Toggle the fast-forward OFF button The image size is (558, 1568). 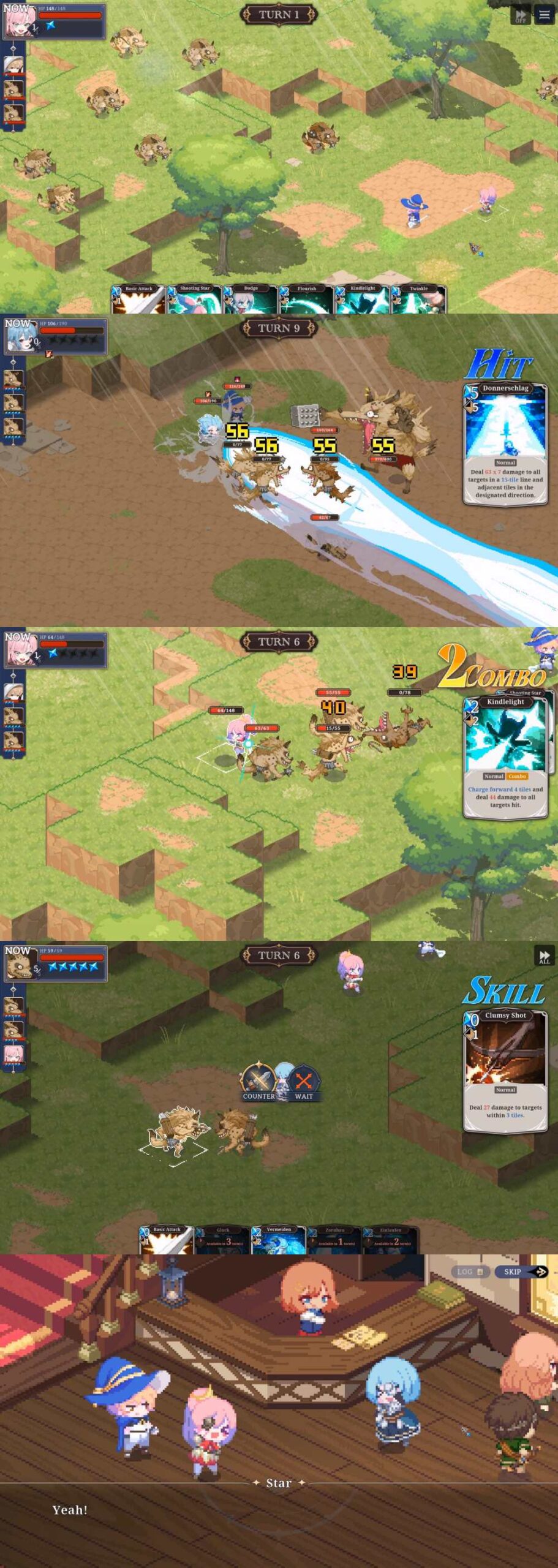click(x=520, y=15)
